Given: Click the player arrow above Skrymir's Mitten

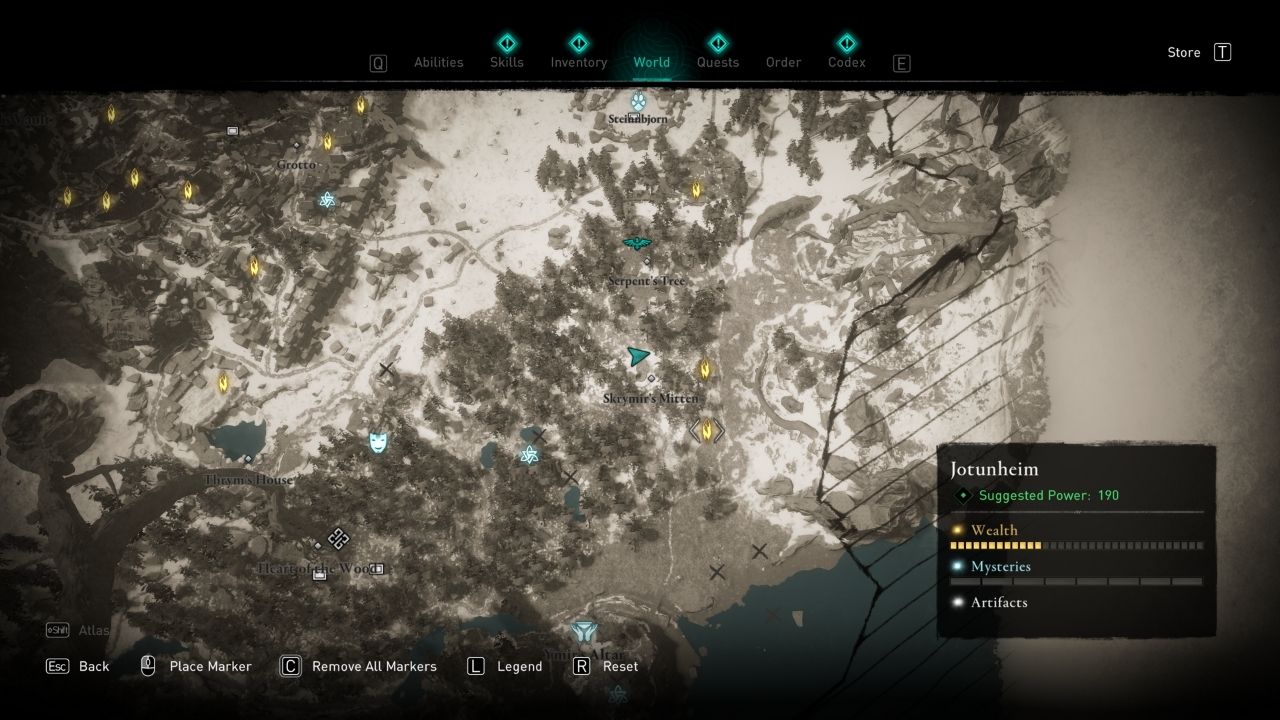Looking at the screenshot, I should (637, 356).
